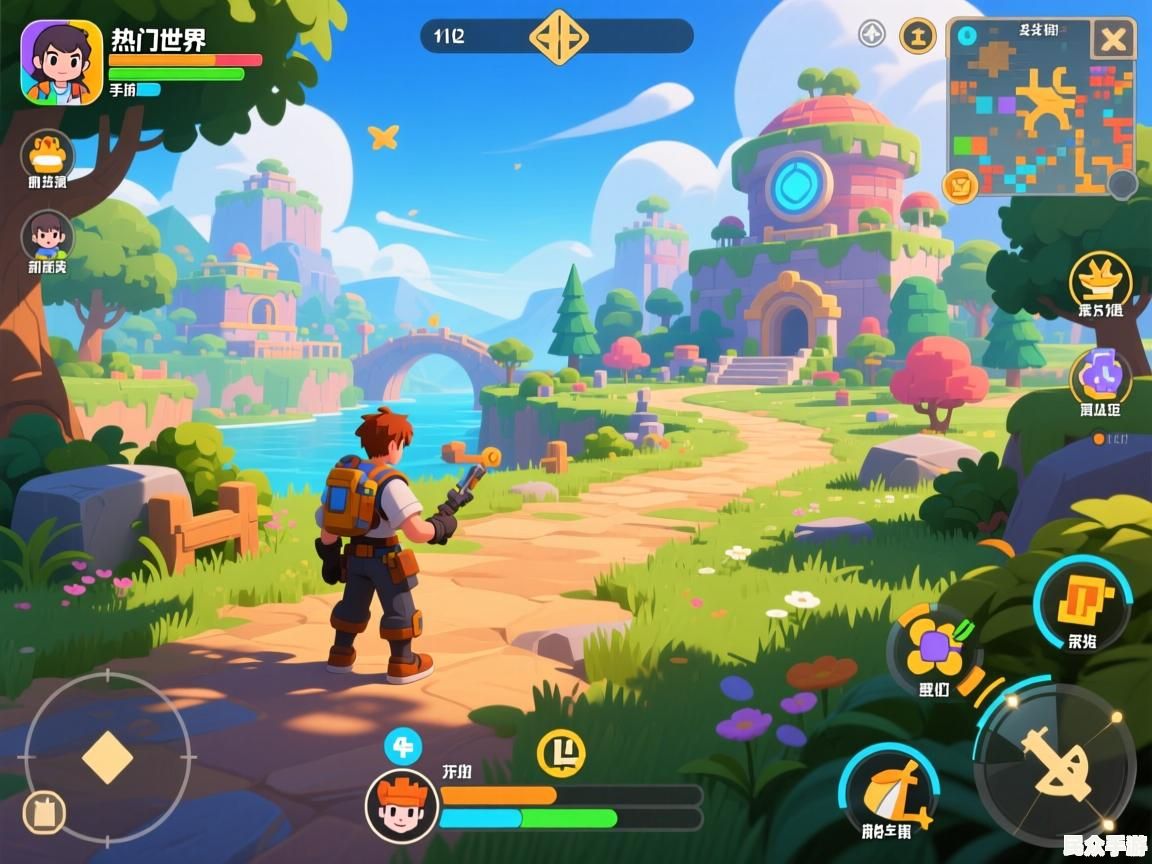
Task: Click the orange round badge on the minimap corner
Action: tap(960, 185)
